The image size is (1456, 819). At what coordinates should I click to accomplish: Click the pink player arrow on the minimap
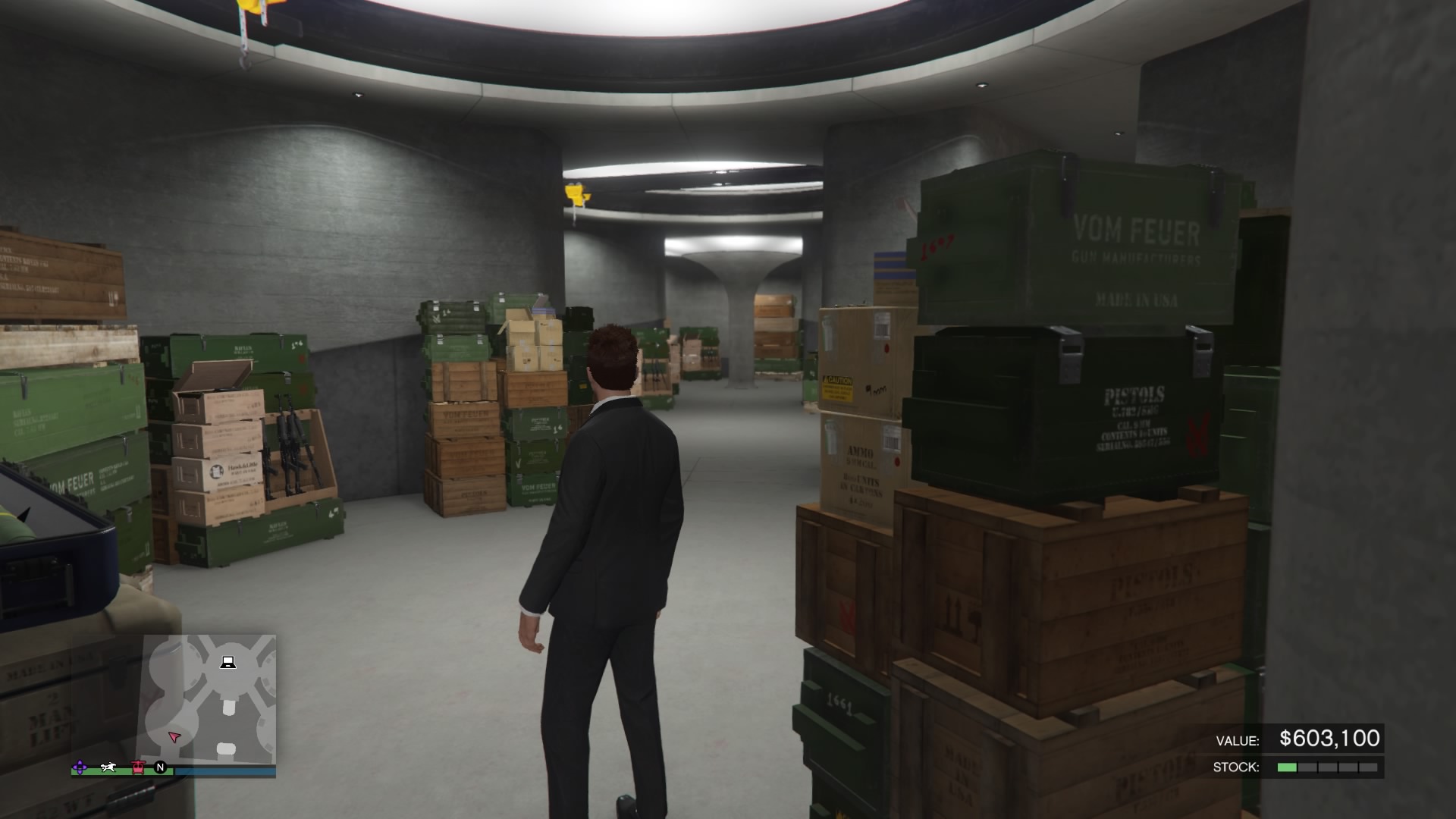(x=175, y=737)
